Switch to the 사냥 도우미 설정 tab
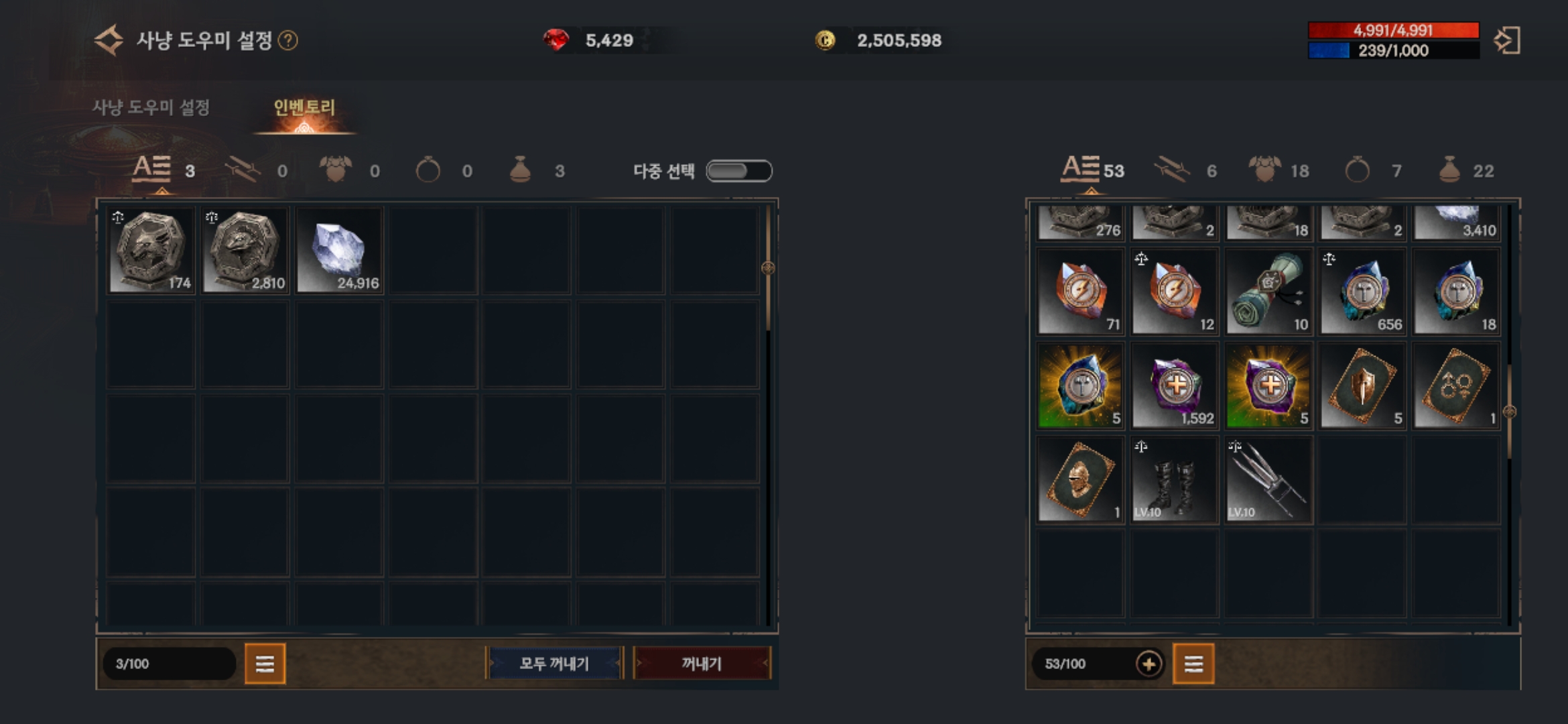This screenshot has height=724, width=1568. pos(151,107)
